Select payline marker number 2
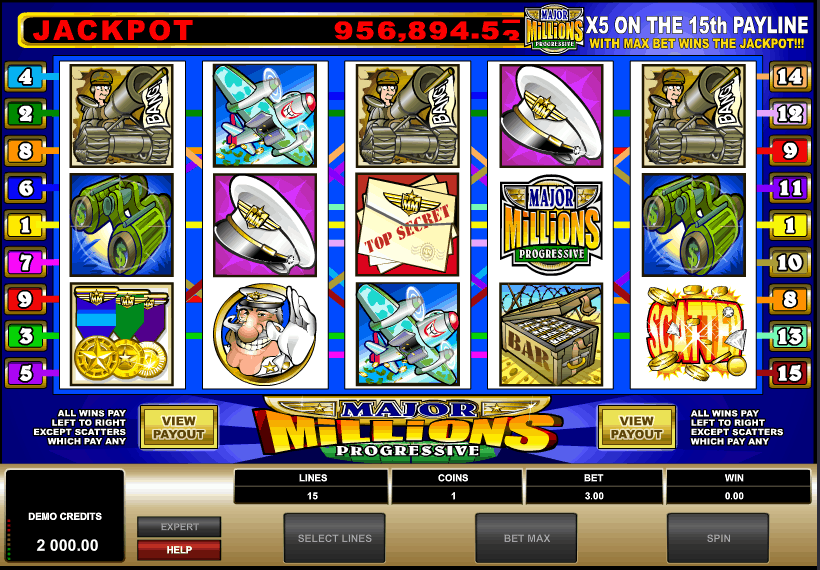Image resolution: width=820 pixels, height=570 pixels. [x=25, y=113]
